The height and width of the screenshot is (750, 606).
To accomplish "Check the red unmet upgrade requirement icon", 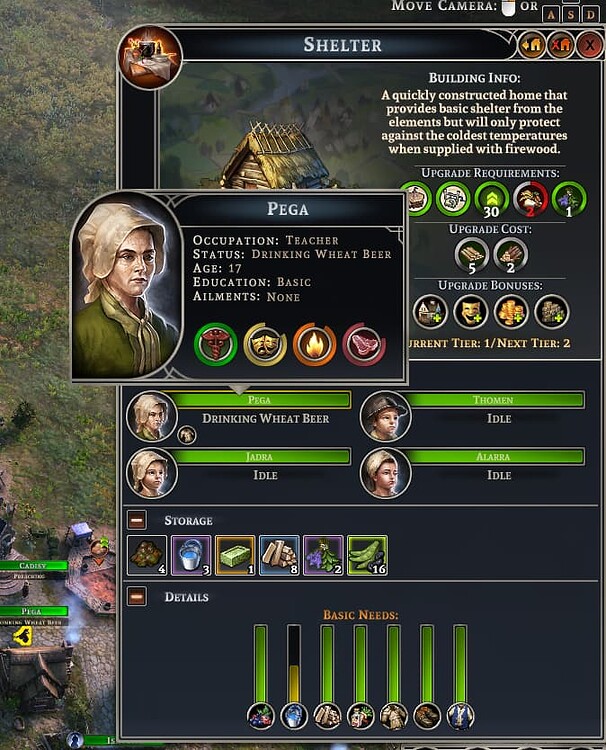I will 531,199.
